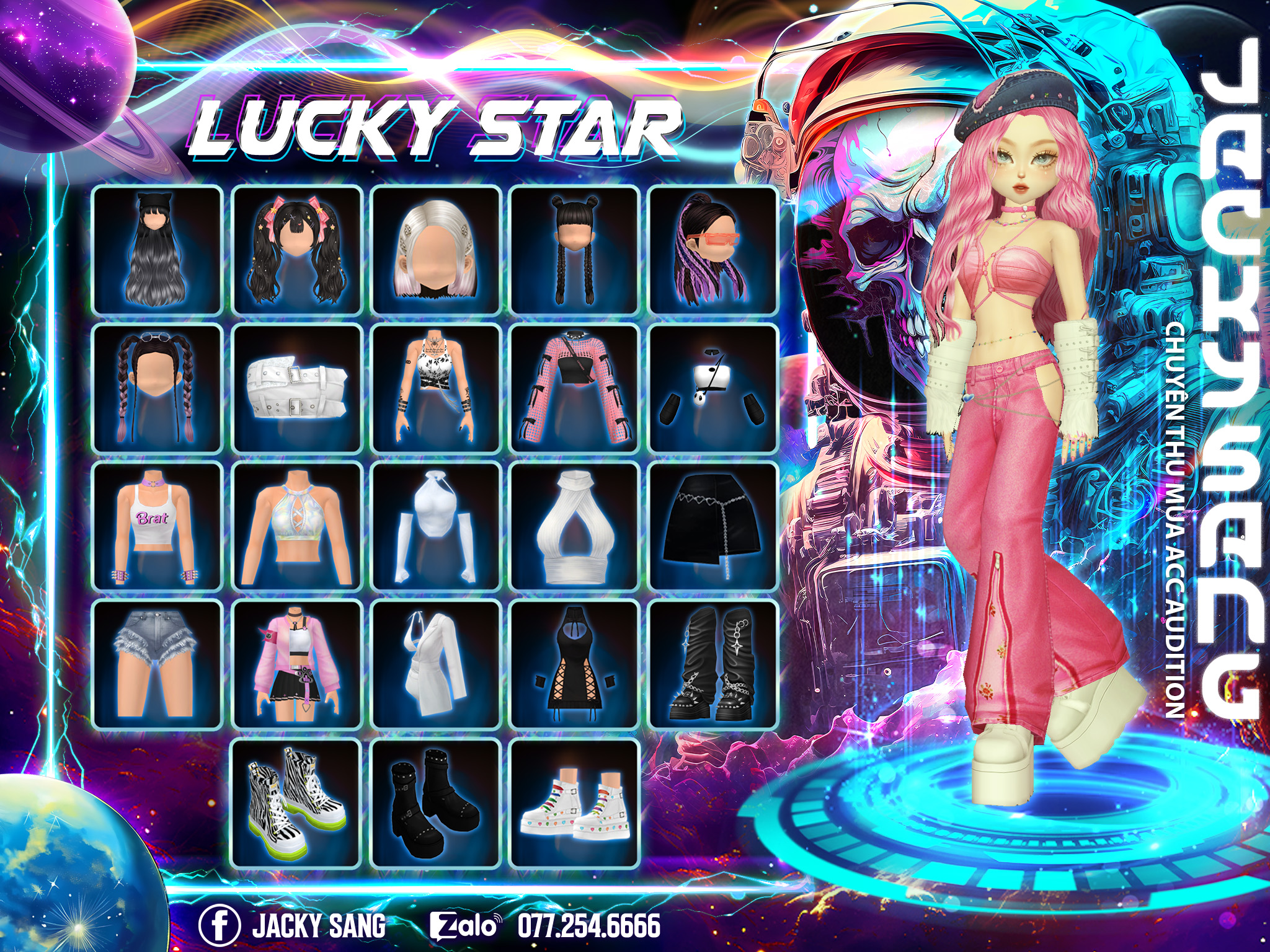Choose the frayed denim shorts tile

(157, 665)
